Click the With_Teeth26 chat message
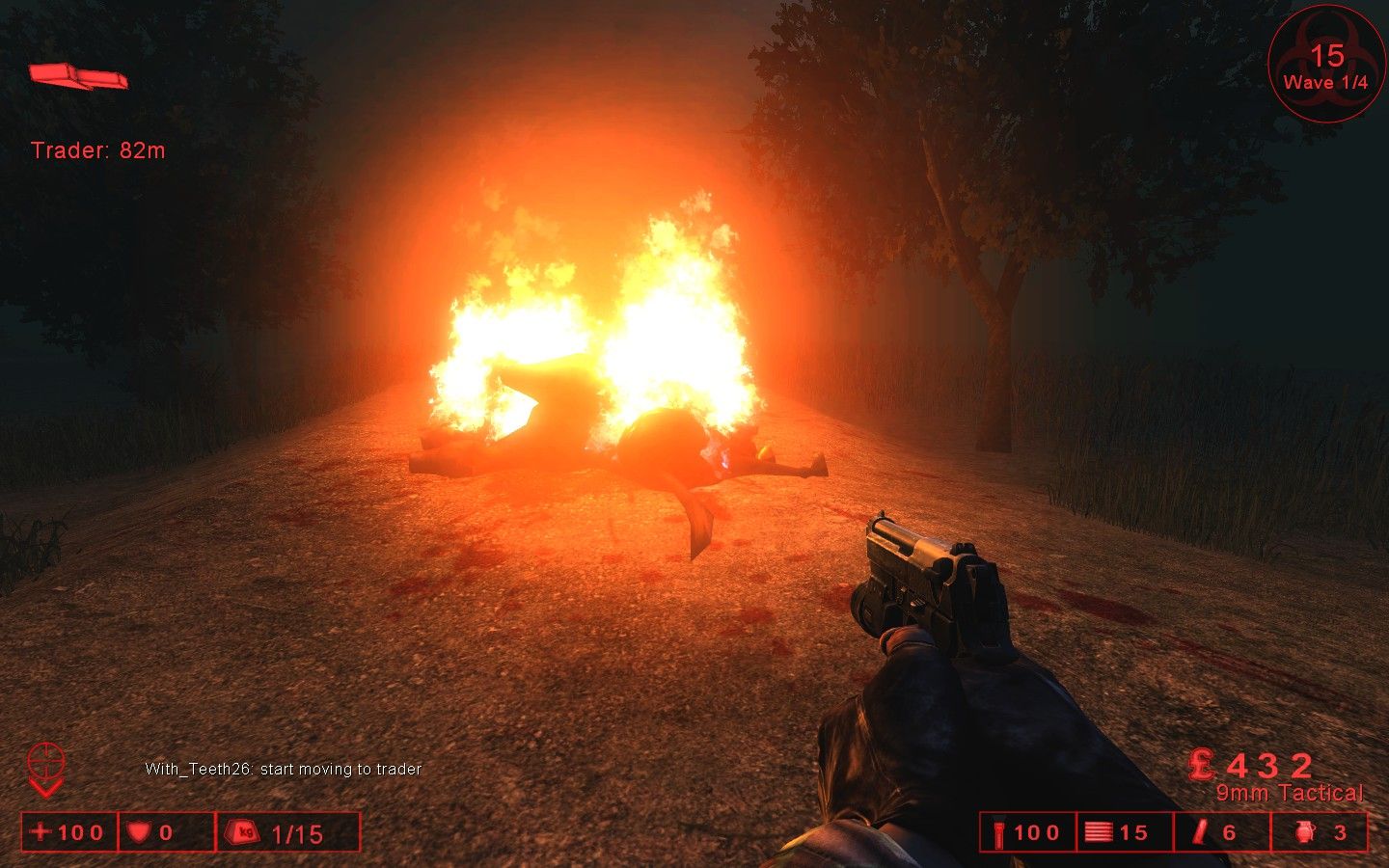 pos(283,769)
